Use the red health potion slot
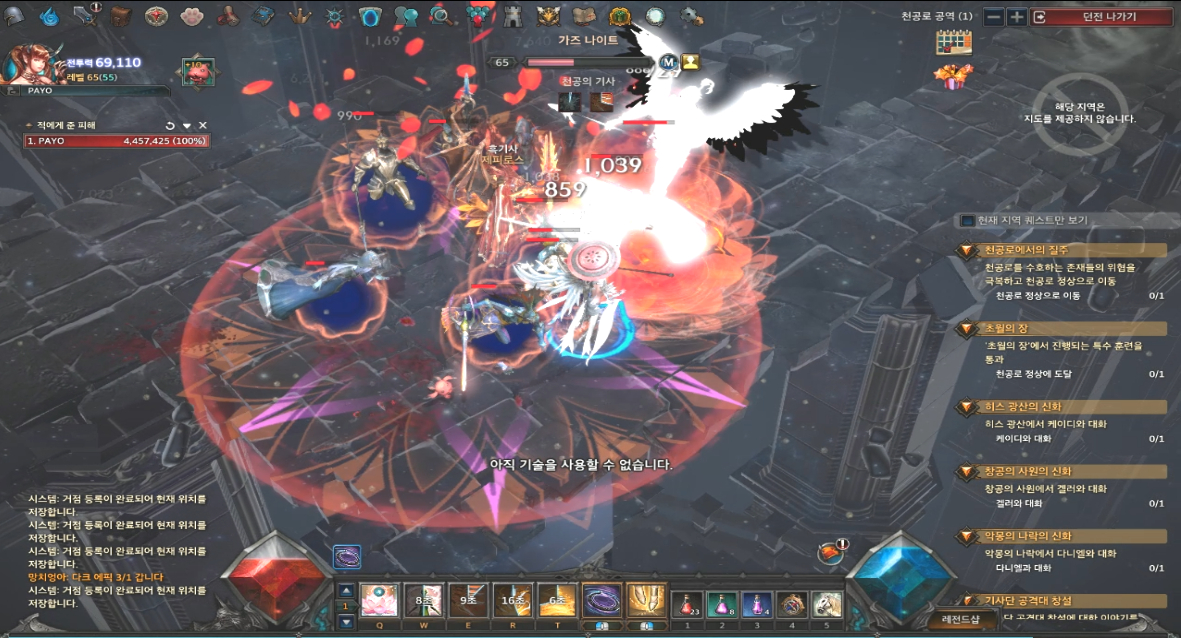 (x=687, y=603)
